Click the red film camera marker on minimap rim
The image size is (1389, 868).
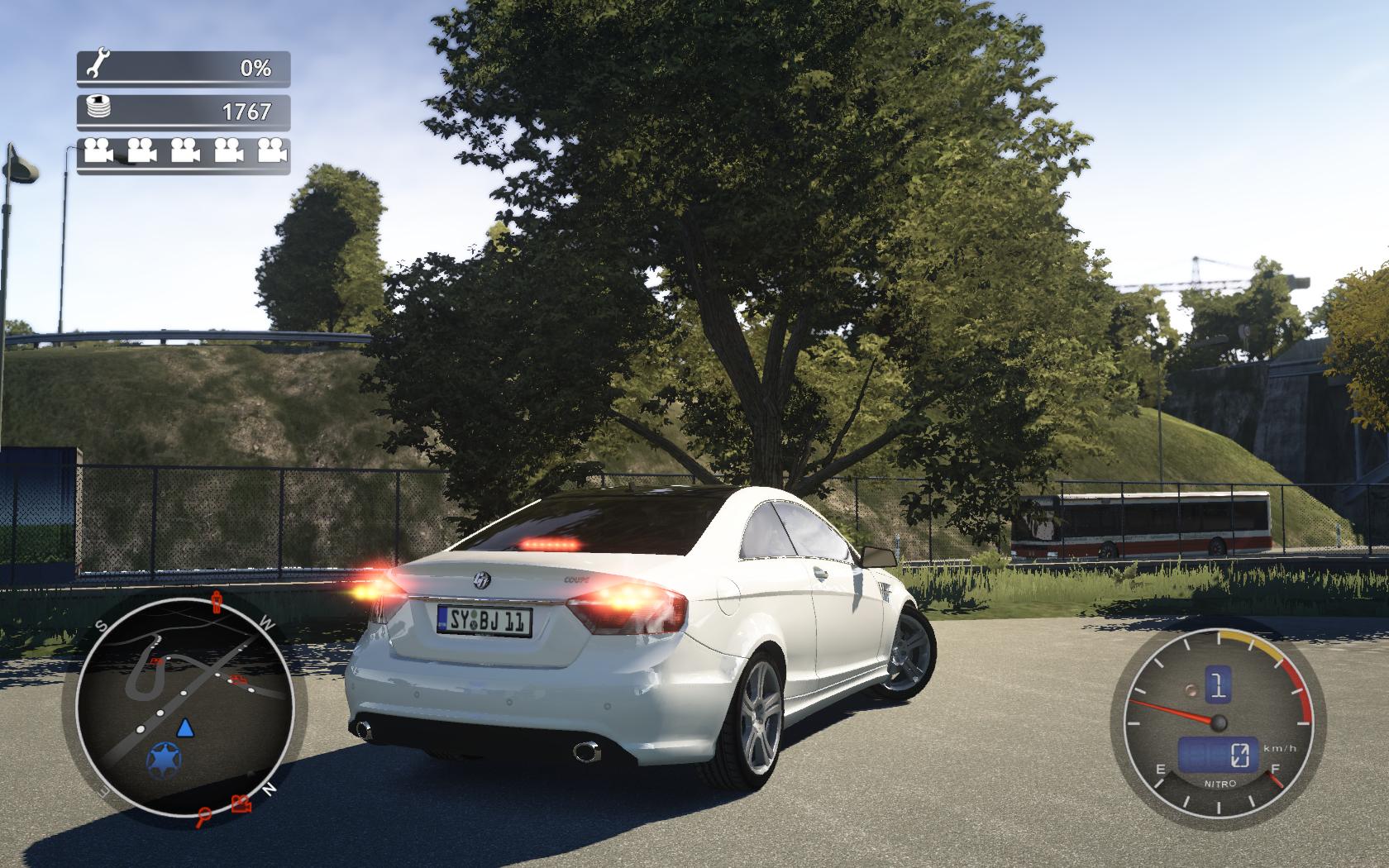(241, 804)
